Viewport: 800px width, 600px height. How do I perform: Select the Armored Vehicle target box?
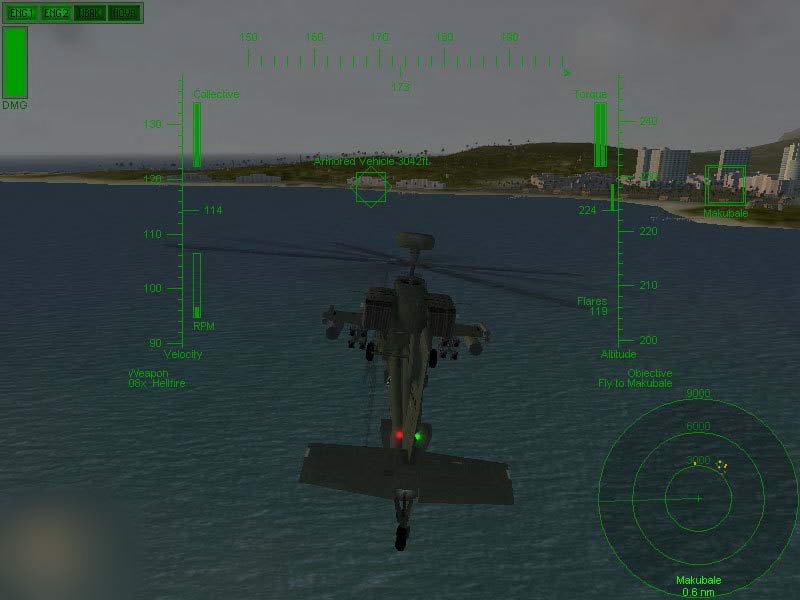click(371, 187)
